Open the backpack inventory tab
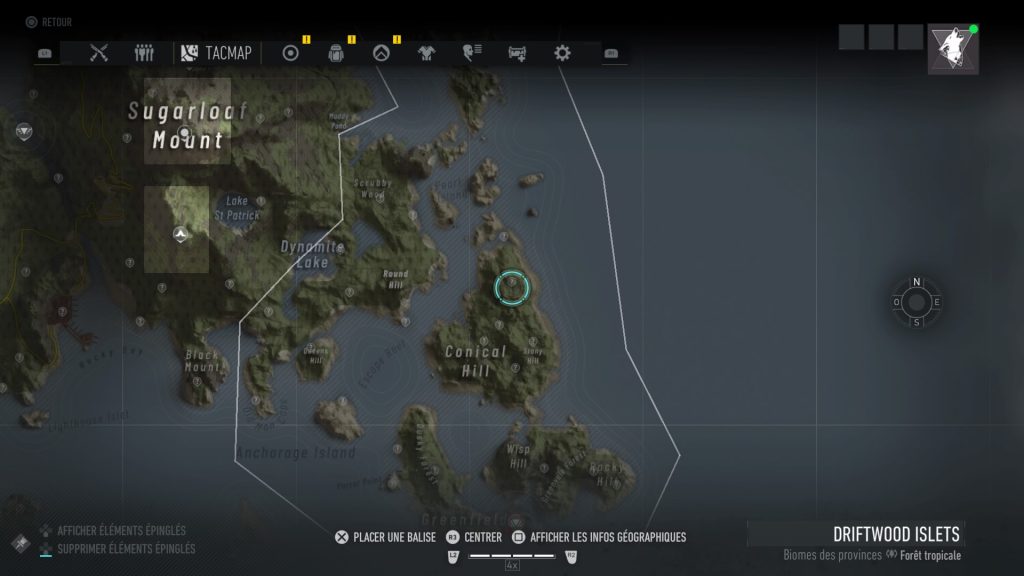 tap(336, 53)
